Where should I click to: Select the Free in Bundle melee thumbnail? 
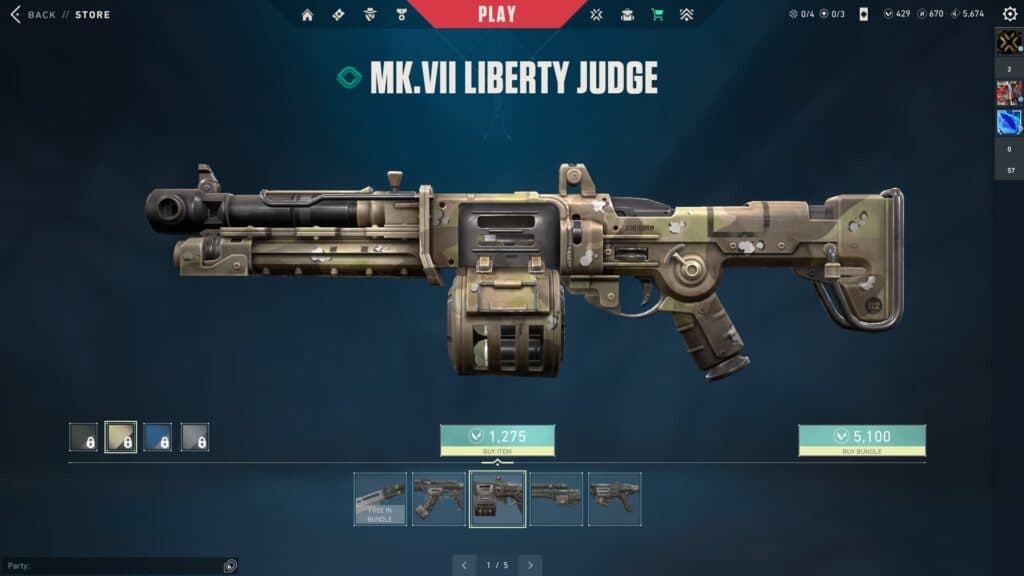380,499
